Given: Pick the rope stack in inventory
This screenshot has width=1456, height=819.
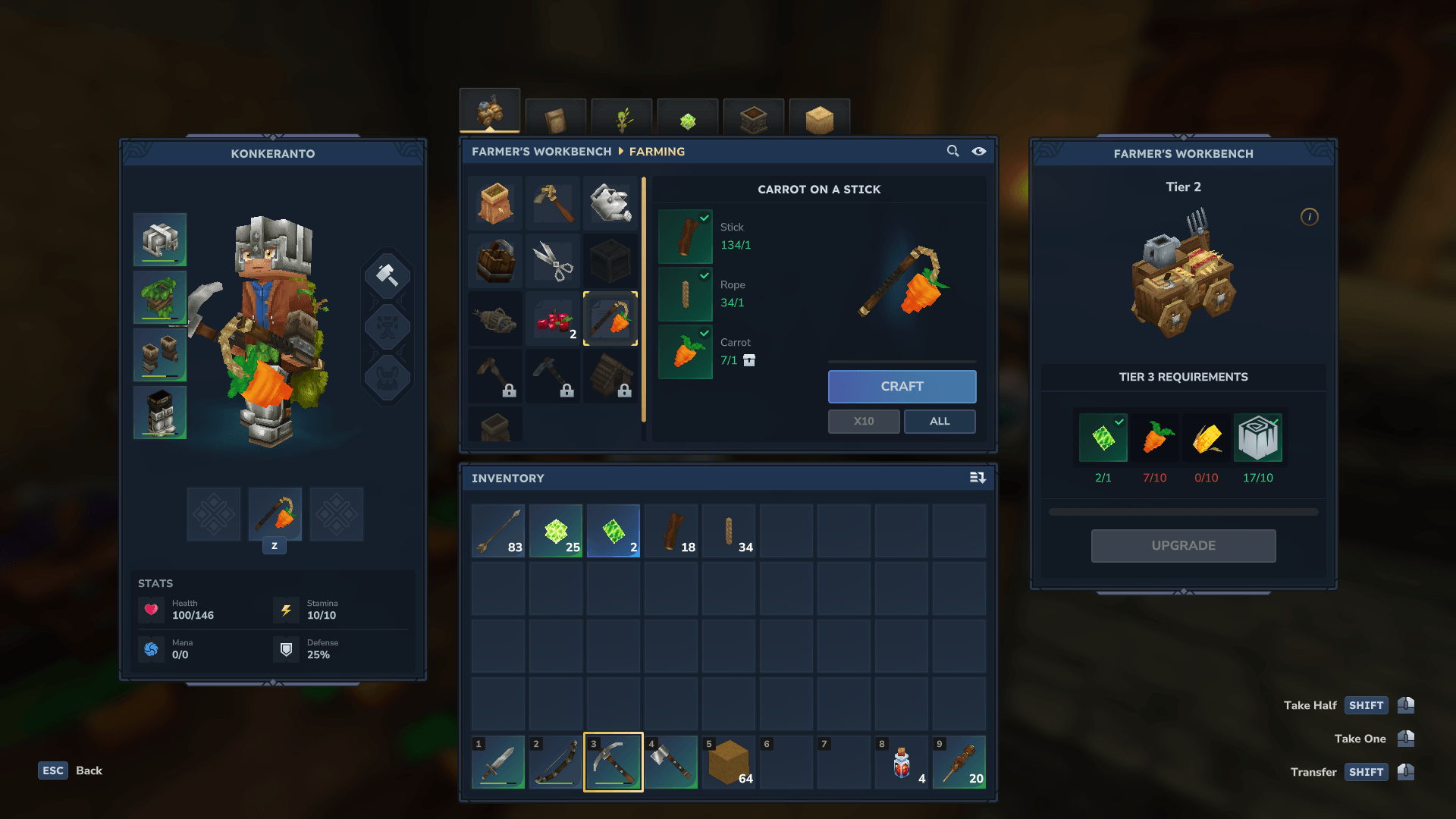Looking at the screenshot, I should (x=729, y=531).
